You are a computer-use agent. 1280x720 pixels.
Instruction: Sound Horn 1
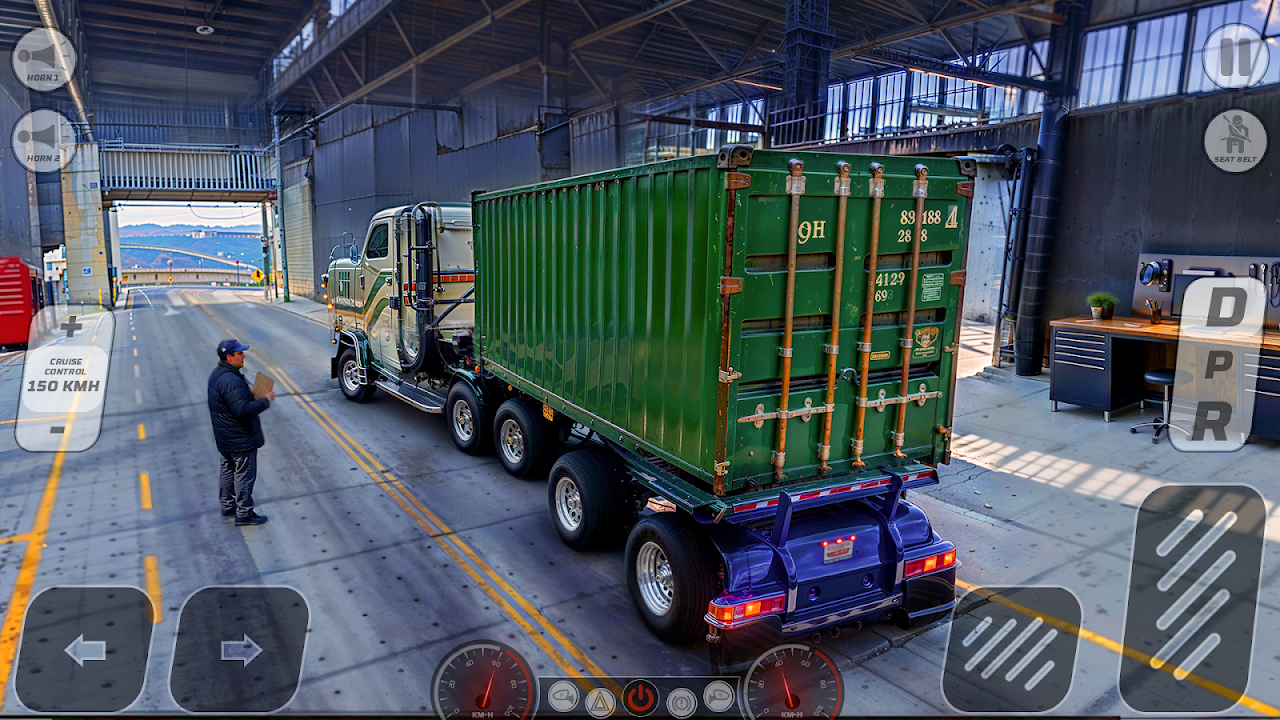[43, 59]
